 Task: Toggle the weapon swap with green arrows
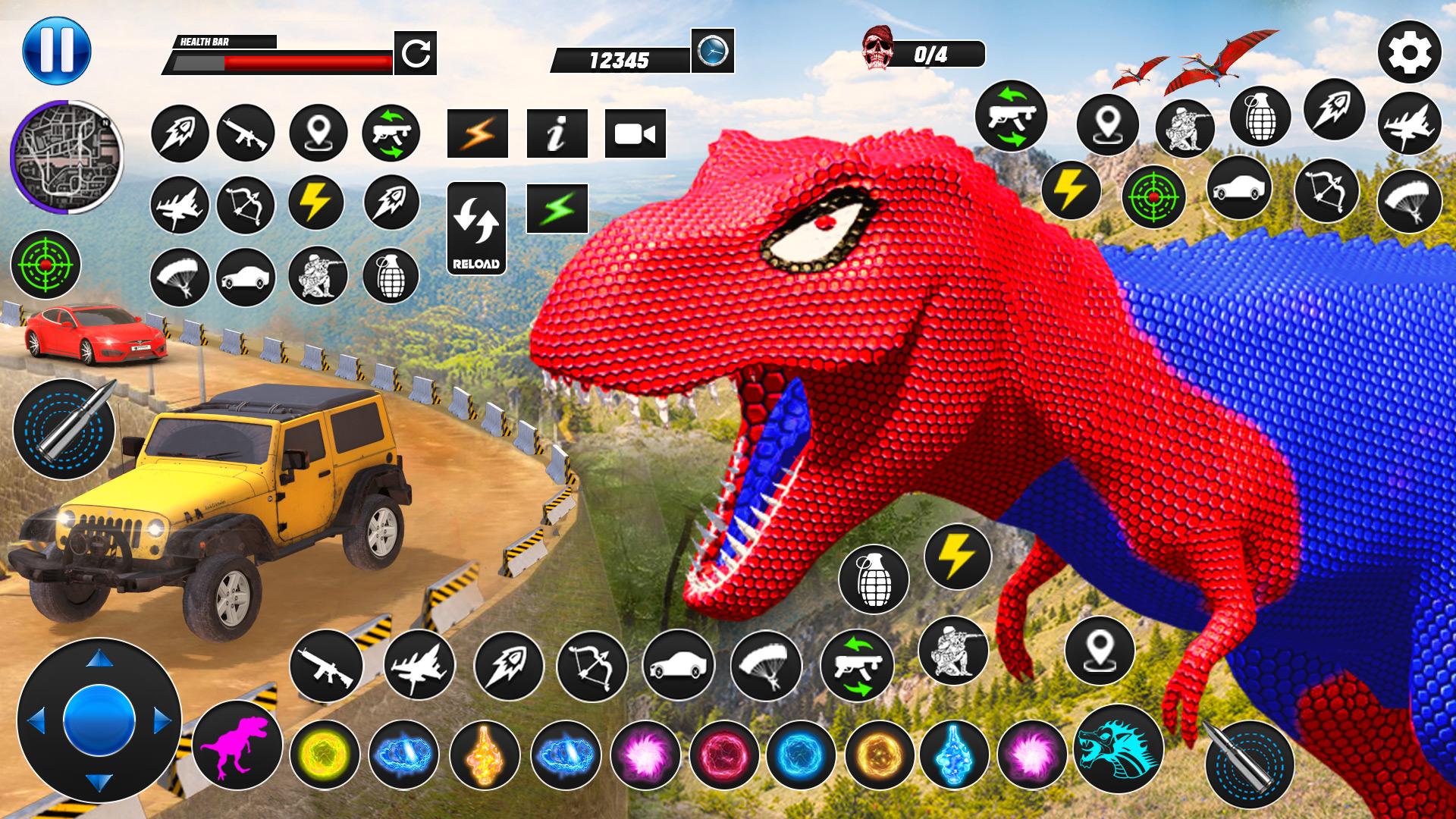coord(391,133)
